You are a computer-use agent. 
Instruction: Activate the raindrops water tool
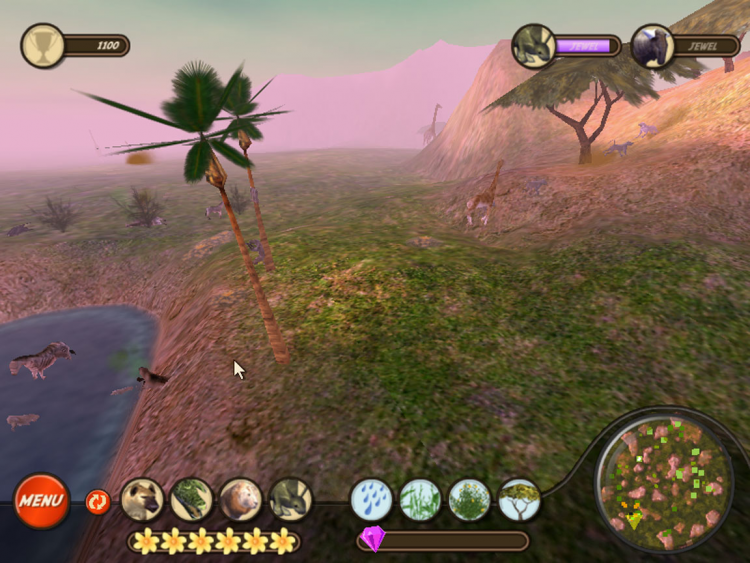pyautogui.click(x=371, y=499)
